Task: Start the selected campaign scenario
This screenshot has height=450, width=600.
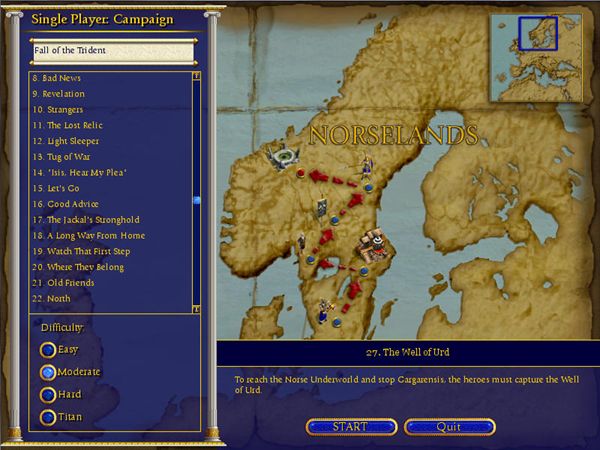Action: (350, 427)
